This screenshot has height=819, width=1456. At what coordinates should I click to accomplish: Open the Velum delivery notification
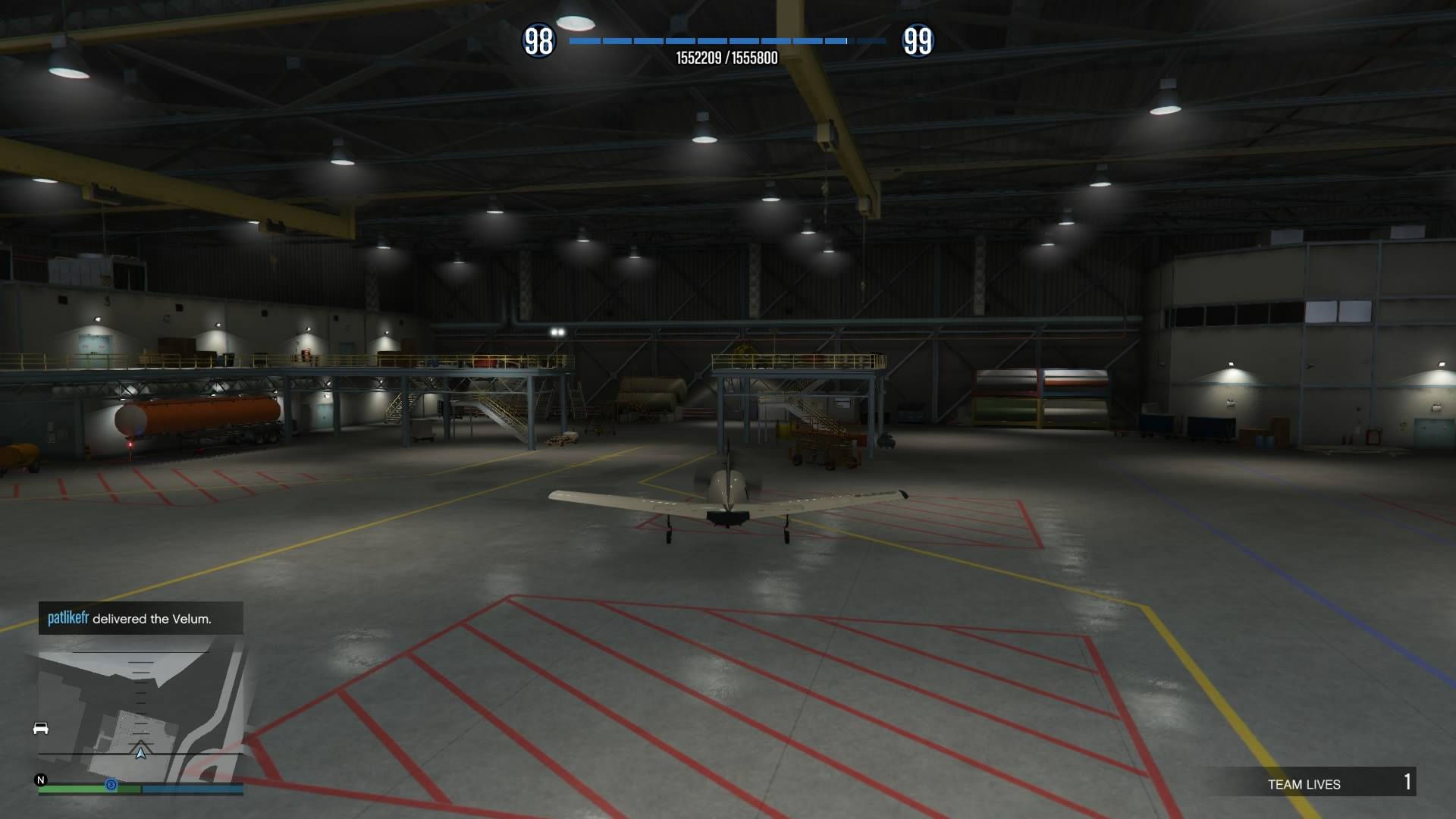click(141, 619)
